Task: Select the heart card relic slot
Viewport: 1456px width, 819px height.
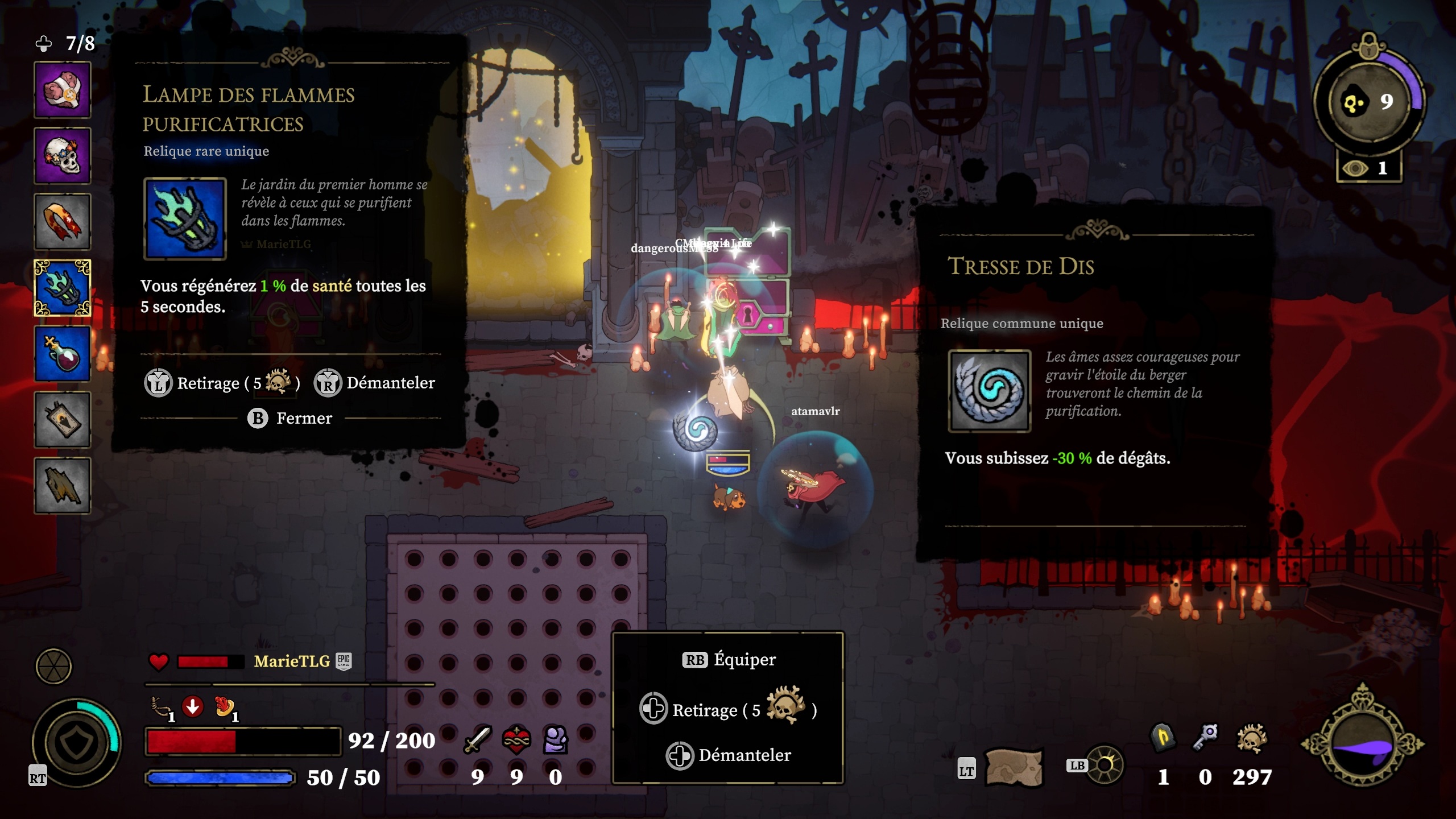Action: pyautogui.click(x=63, y=420)
